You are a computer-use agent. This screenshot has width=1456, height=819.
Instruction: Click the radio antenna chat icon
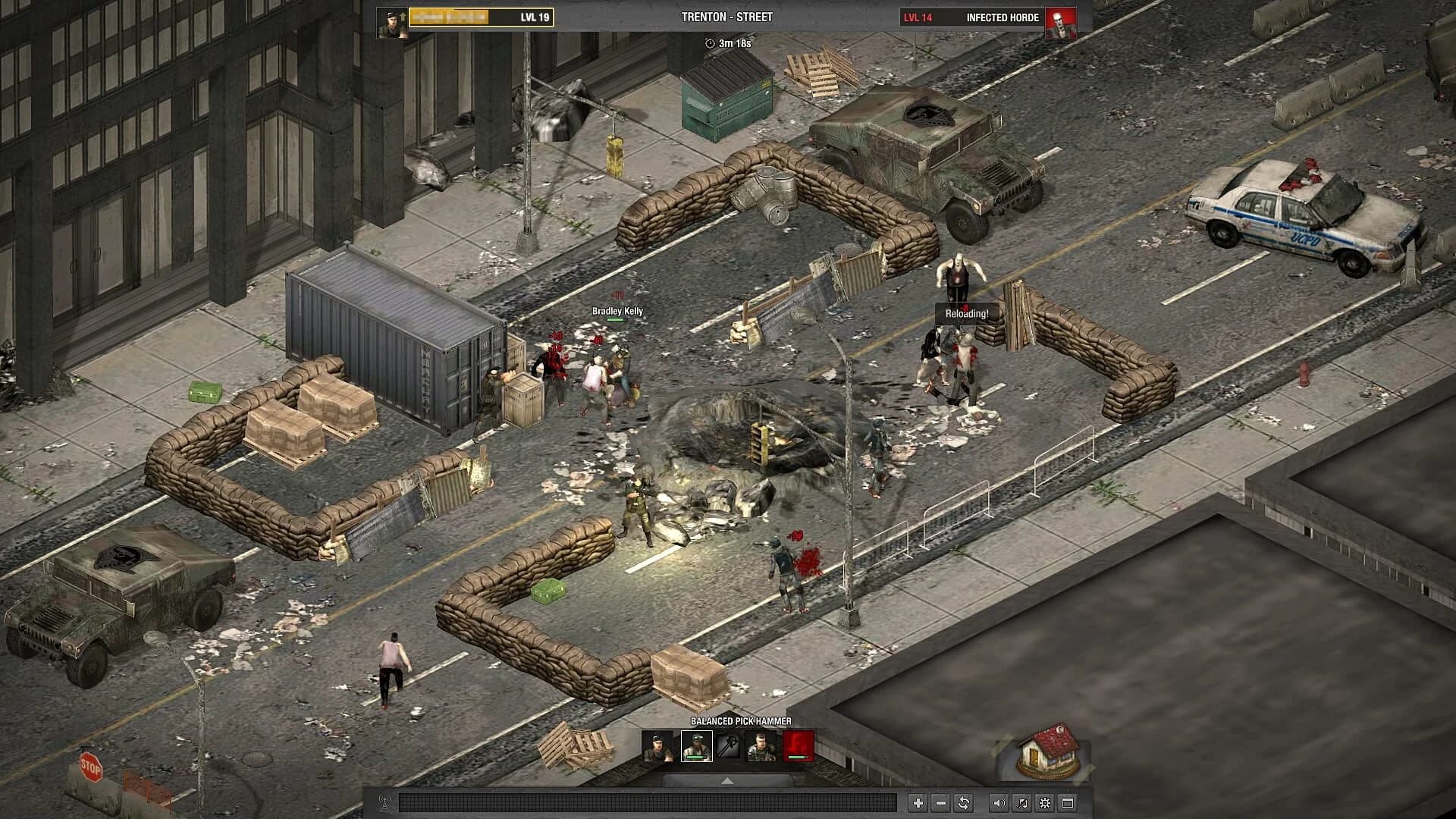tap(384, 802)
